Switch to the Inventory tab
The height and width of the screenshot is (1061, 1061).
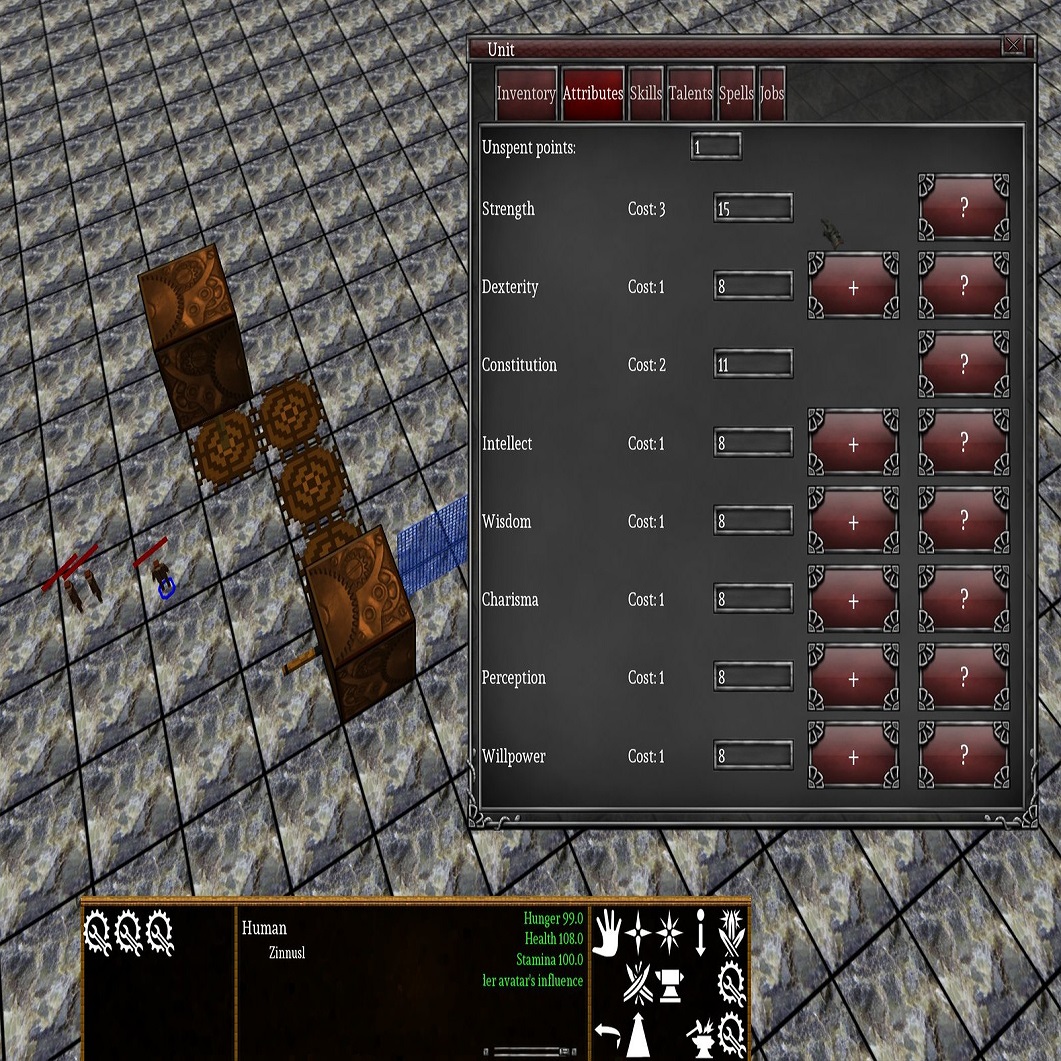(526, 94)
